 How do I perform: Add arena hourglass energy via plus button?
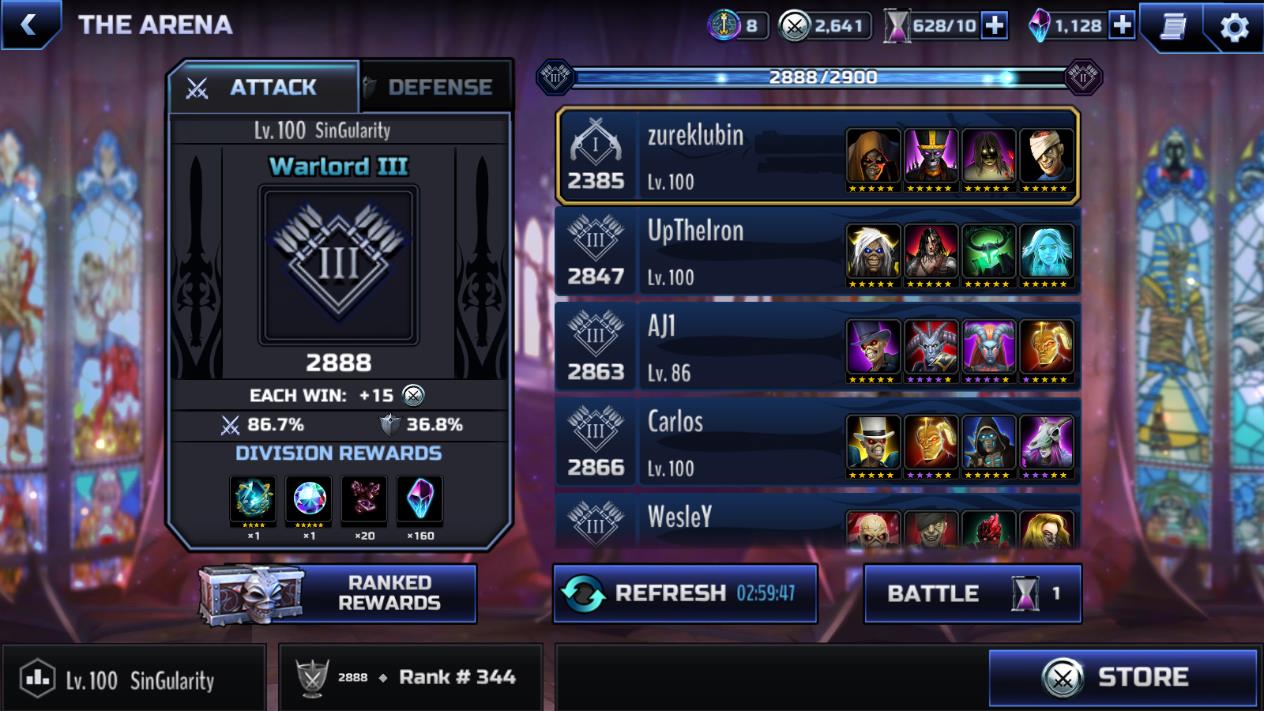pyautogui.click(x=994, y=26)
